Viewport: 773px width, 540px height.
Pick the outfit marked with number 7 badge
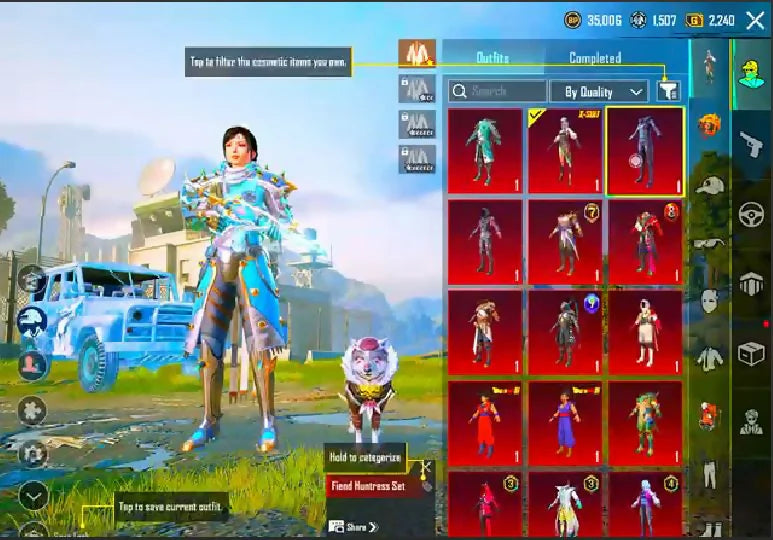click(x=565, y=242)
